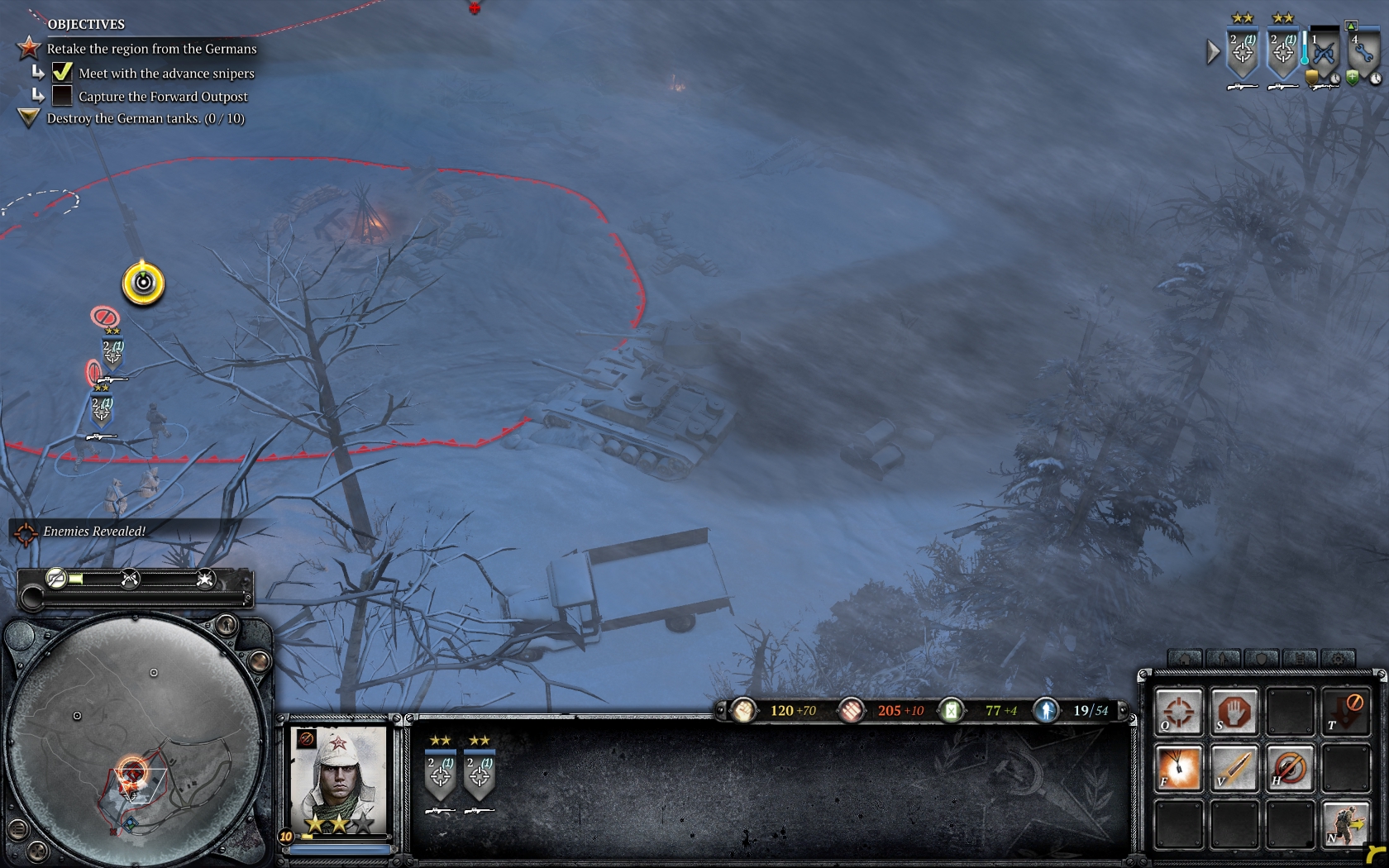Activate the bullet shot ability
The height and width of the screenshot is (868, 1389).
1234,768
